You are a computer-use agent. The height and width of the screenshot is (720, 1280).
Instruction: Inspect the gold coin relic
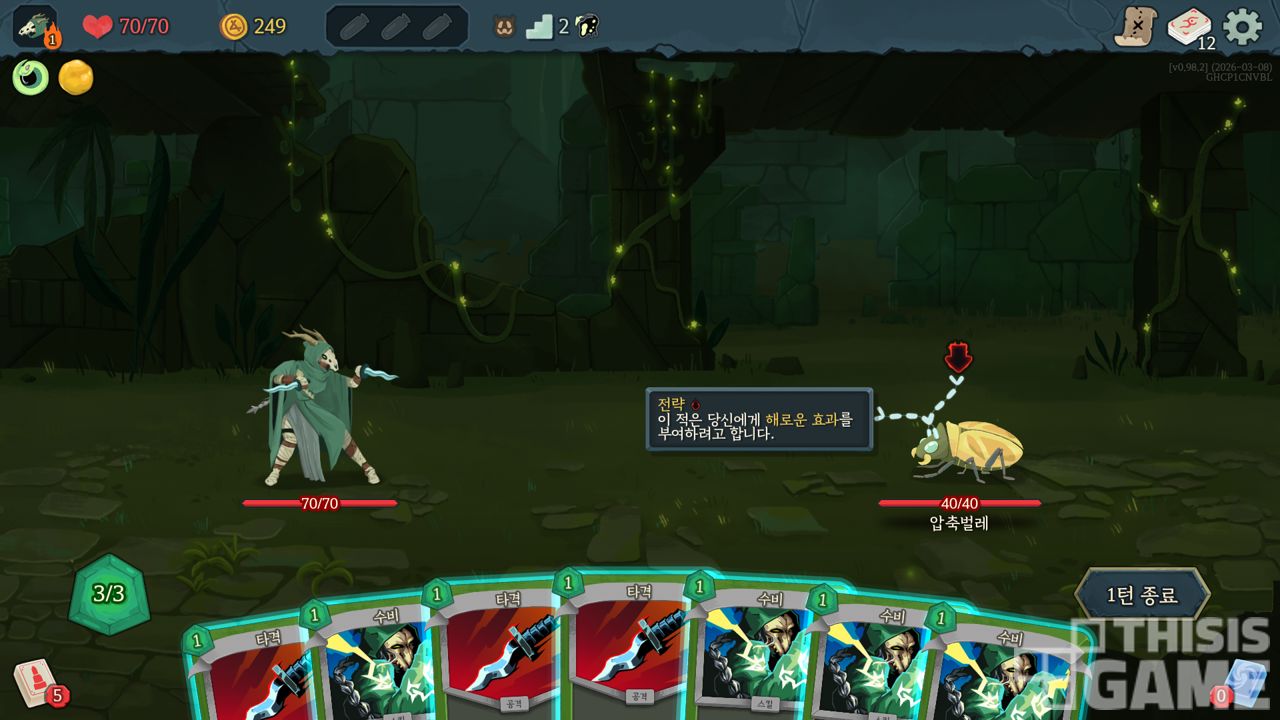(x=76, y=78)
